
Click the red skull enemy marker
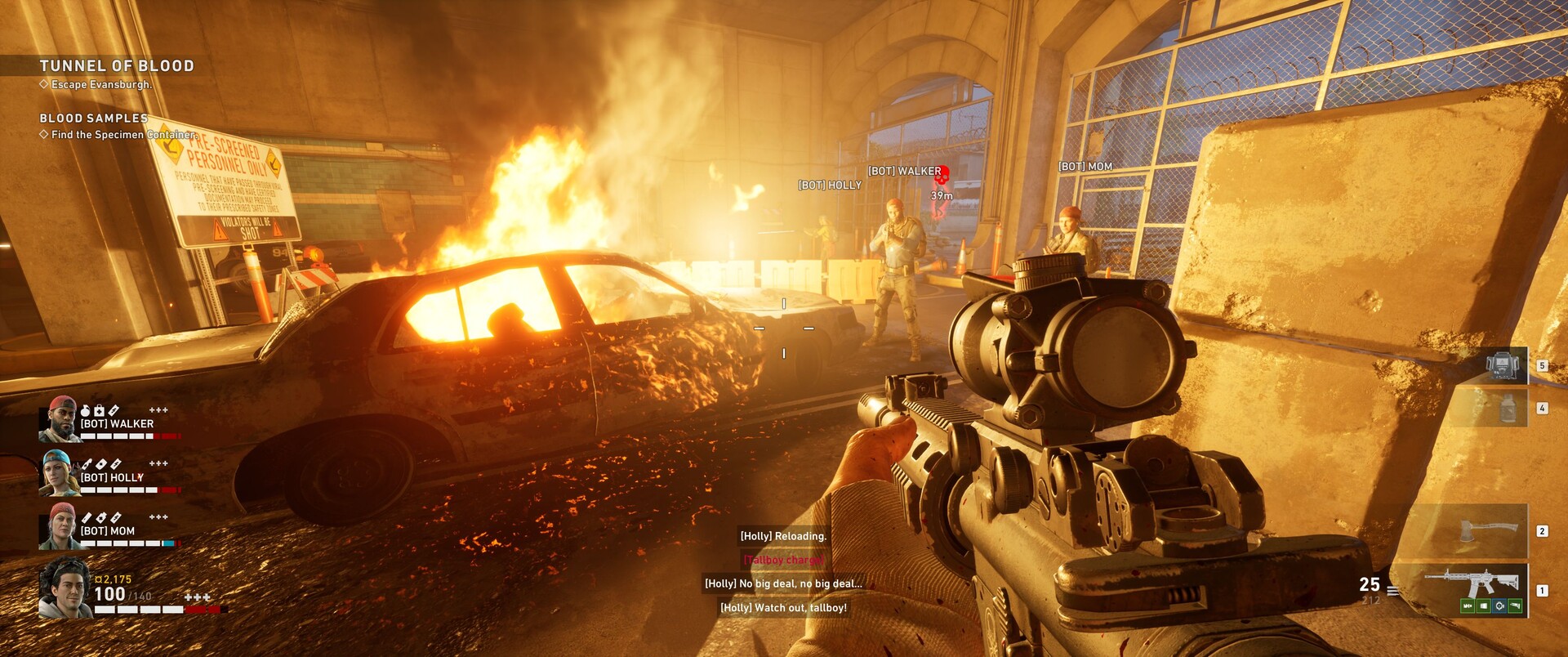point(941,174)
